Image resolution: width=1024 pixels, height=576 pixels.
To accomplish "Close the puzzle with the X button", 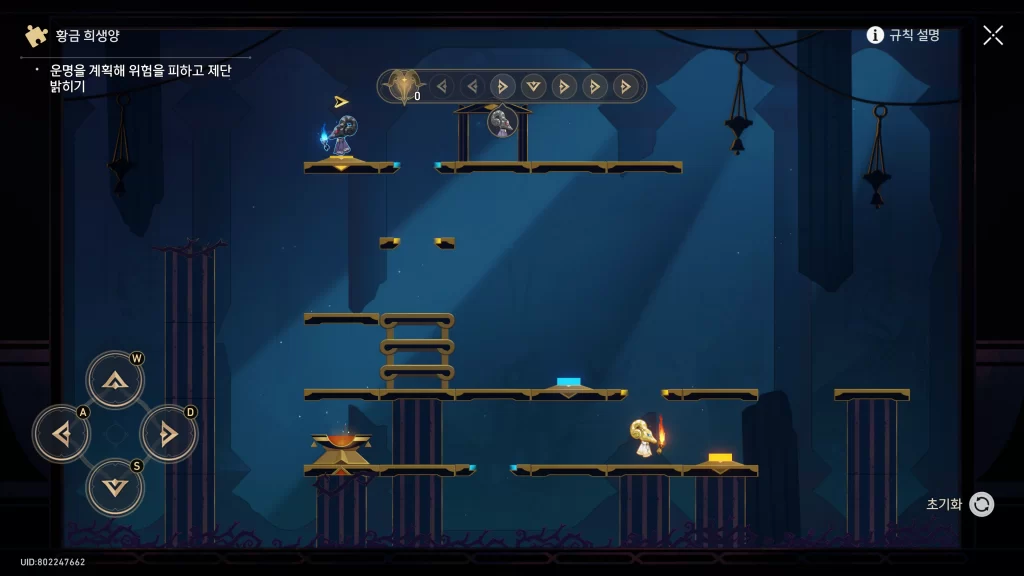I will 992,35.
